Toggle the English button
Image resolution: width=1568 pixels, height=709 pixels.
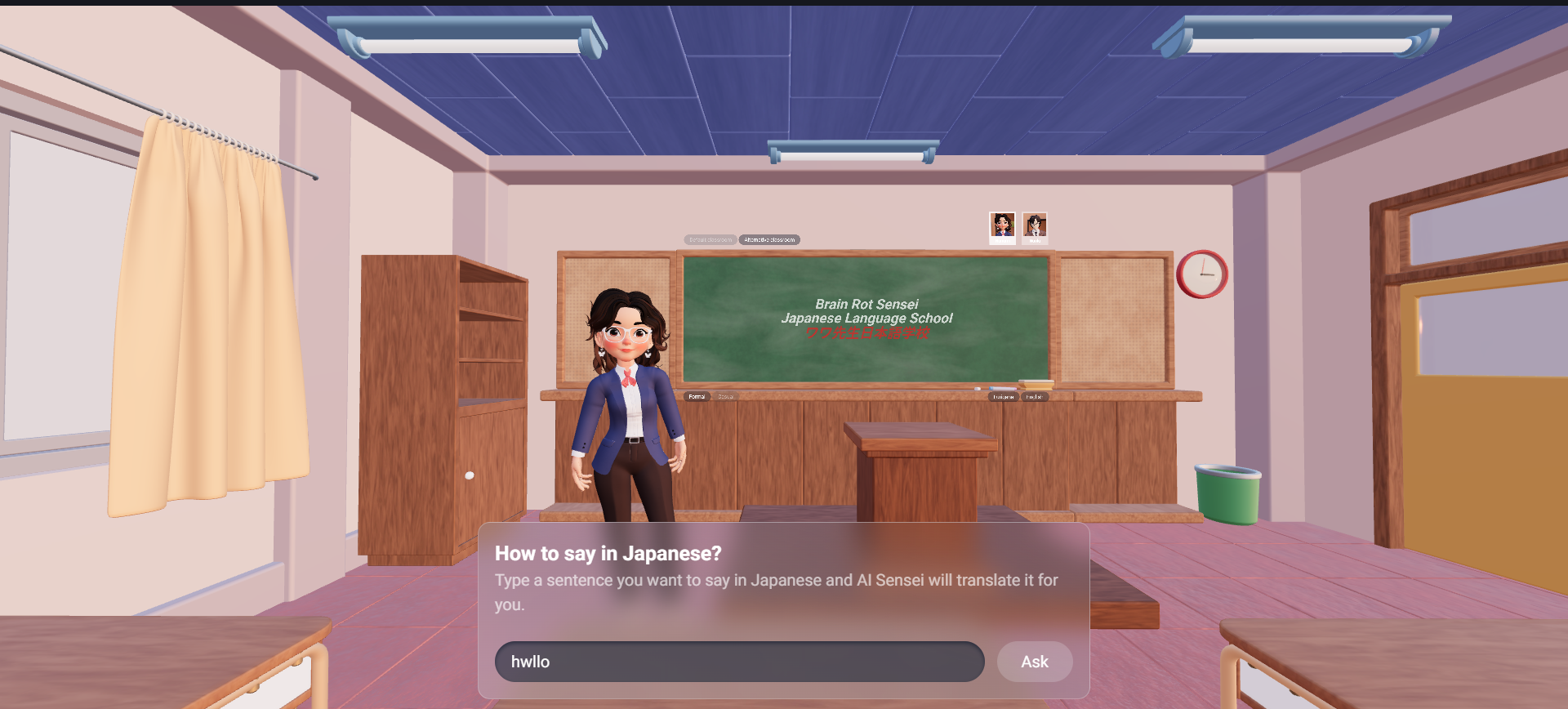1034,397
